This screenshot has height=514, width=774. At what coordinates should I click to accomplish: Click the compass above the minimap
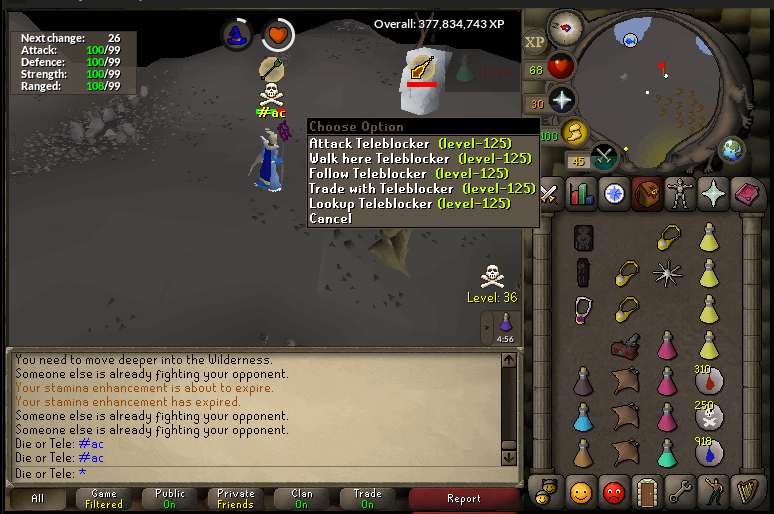click(x=567, y=25)
